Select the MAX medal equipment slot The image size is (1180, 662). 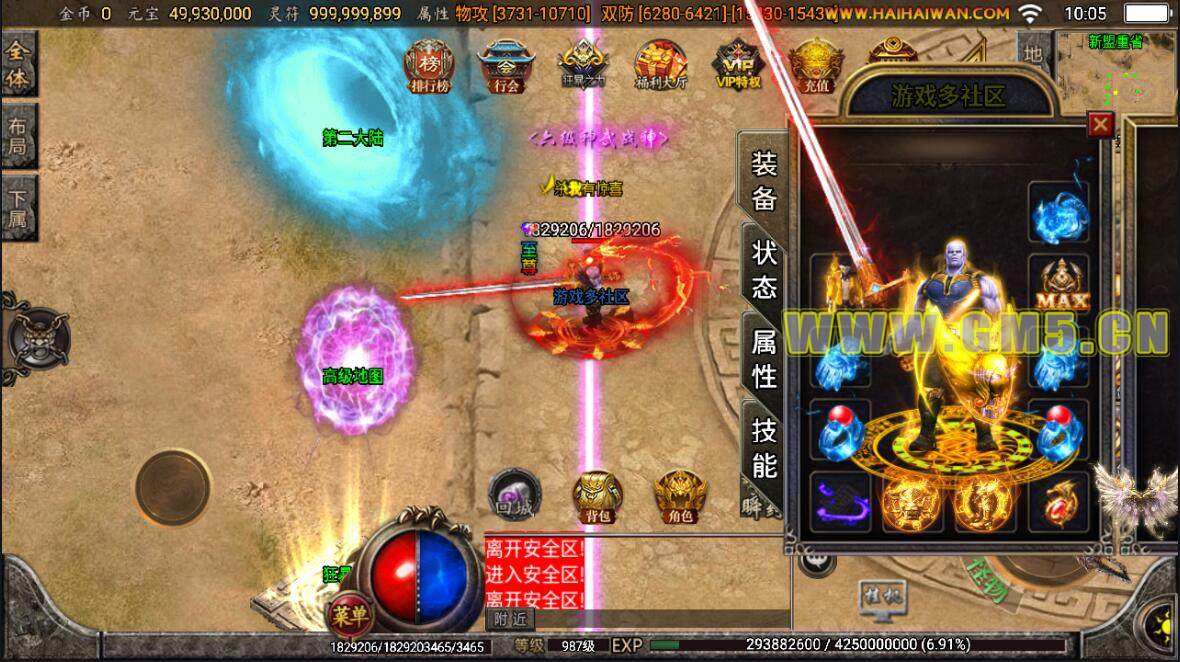[x=1060, y=285]
